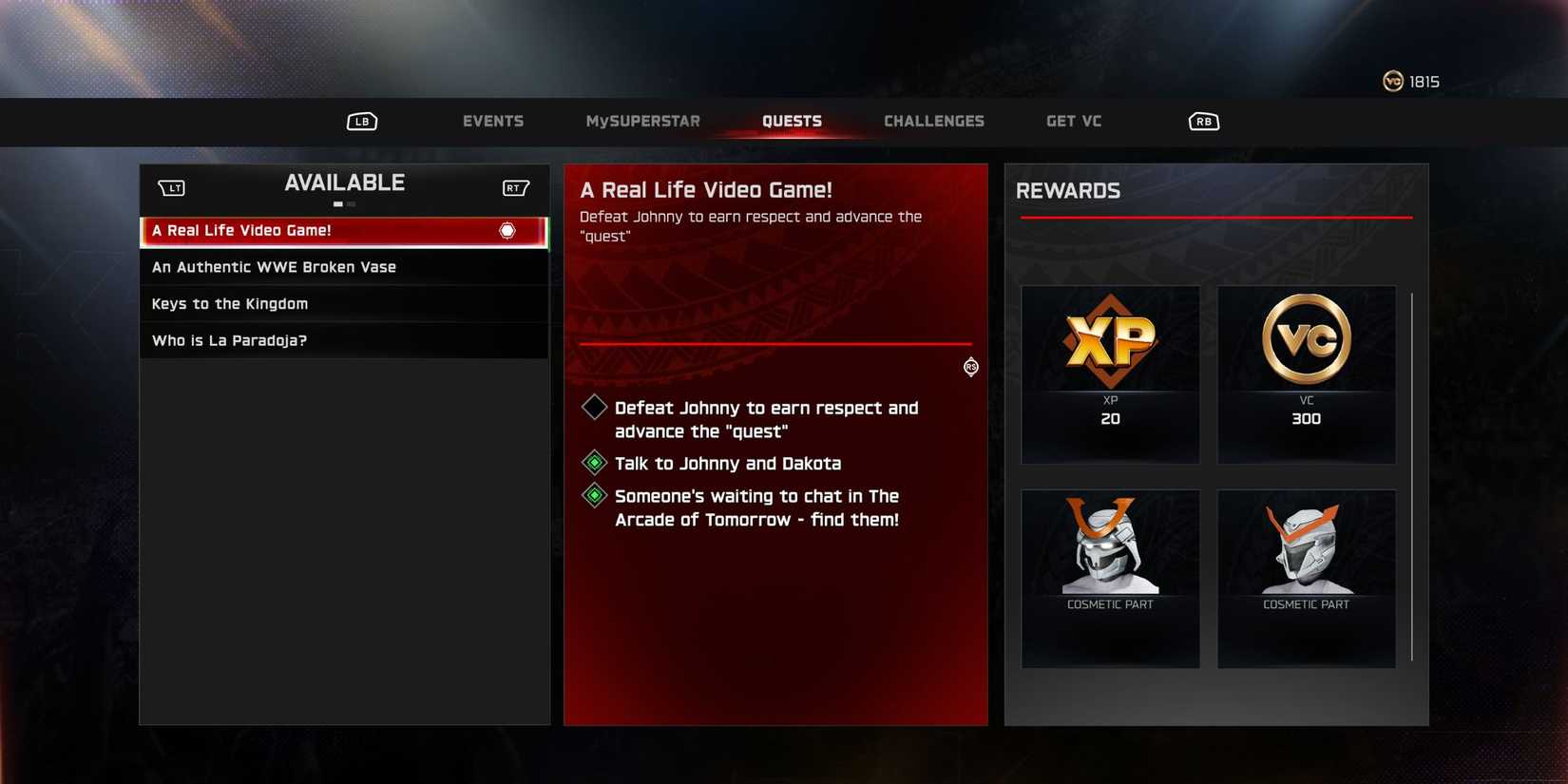Toggle the Arcade of Tomorrow objective checkmark
The height and width of the screenshot is (784, 1568).
point(593,495)
